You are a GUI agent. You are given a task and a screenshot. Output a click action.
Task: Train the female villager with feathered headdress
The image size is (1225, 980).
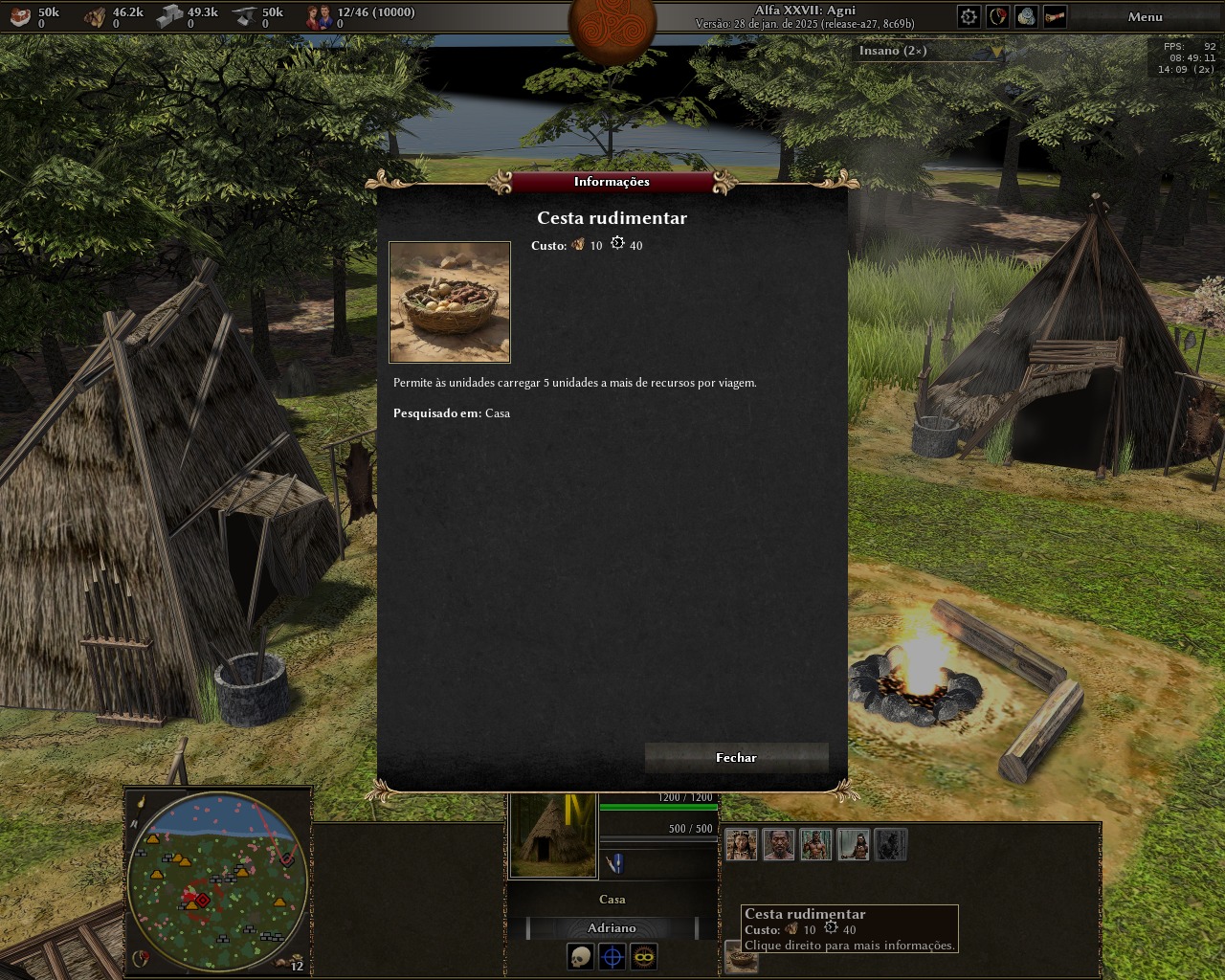click(x=742, y=845)
